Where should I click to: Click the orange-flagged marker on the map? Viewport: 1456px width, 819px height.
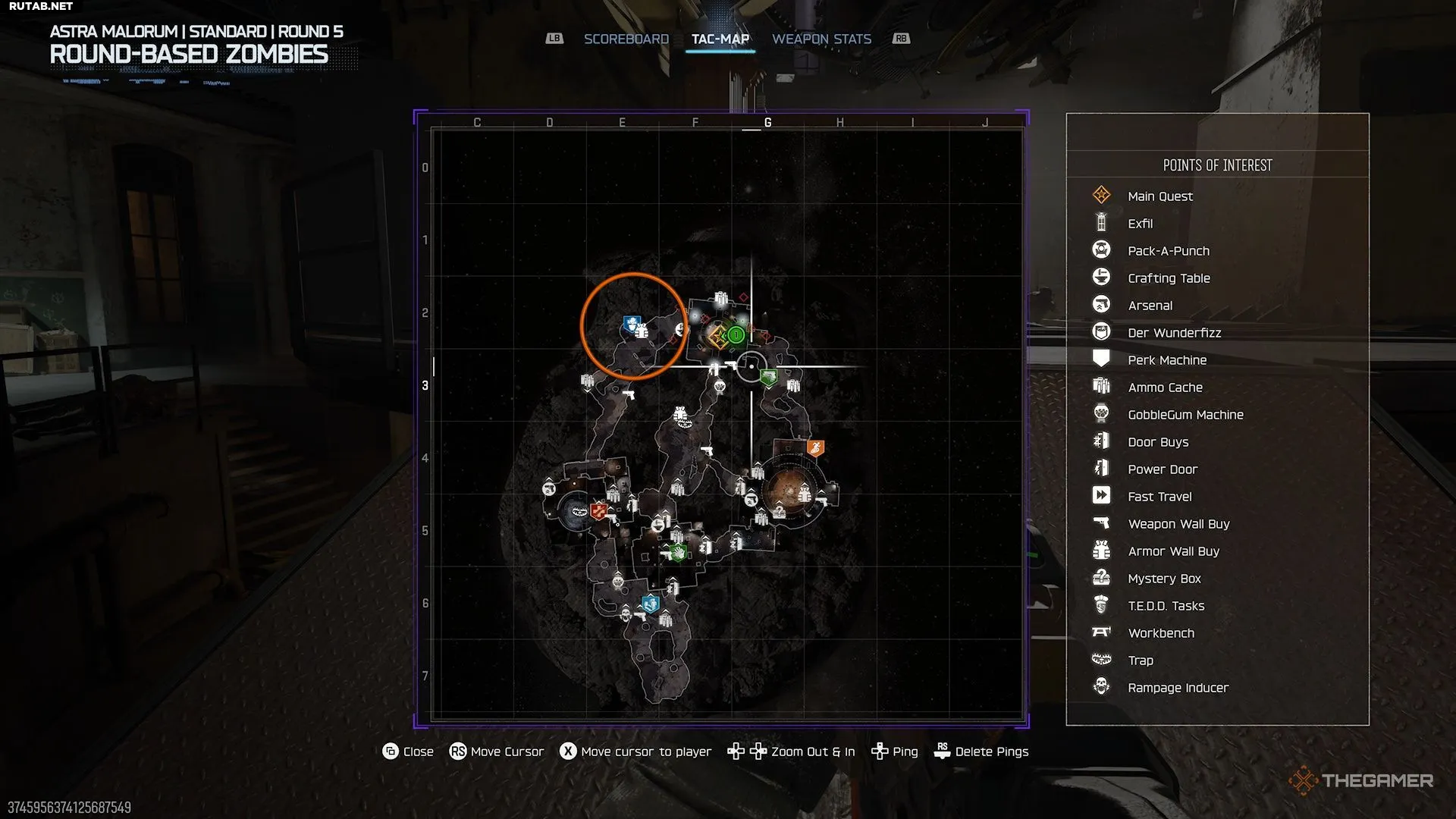click(x=815, y=447)
